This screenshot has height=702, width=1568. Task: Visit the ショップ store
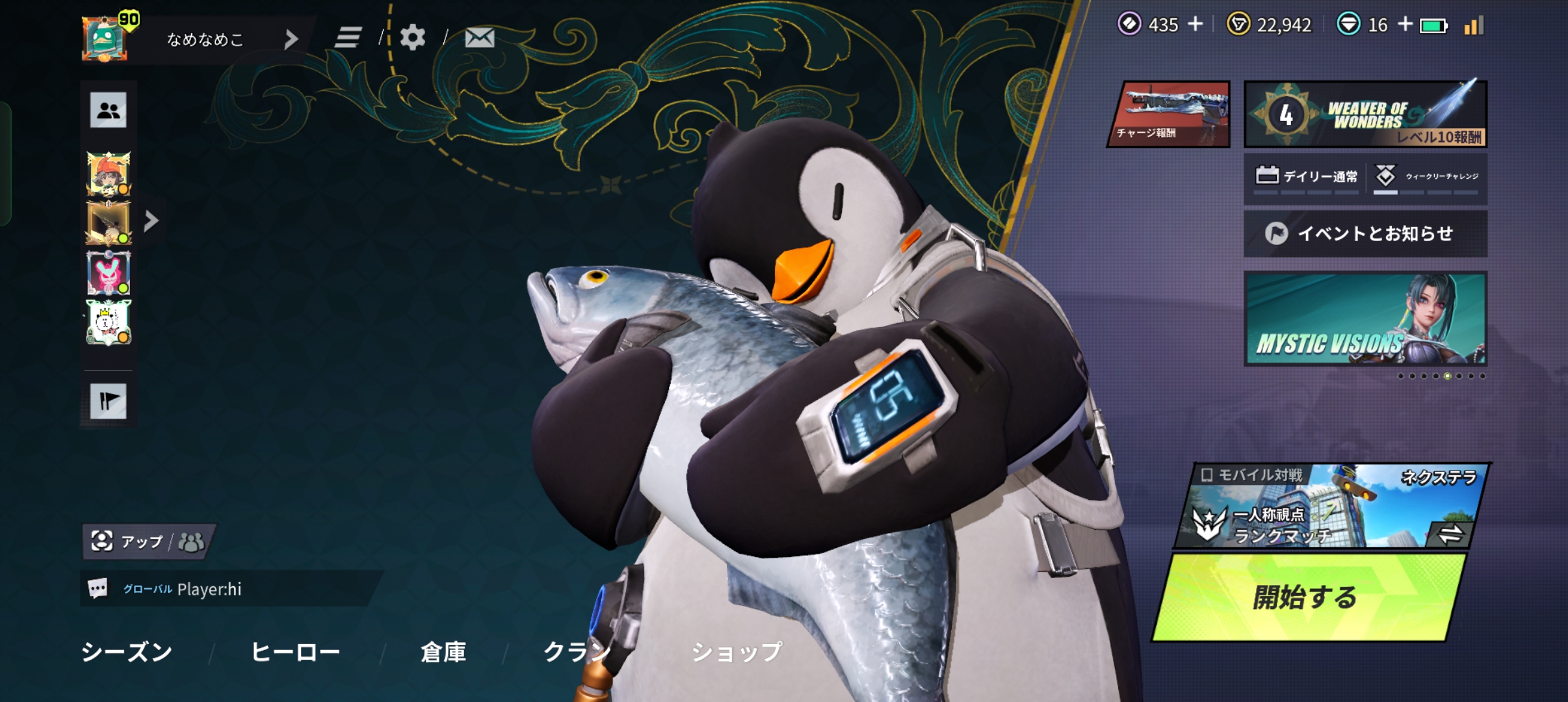737,651
